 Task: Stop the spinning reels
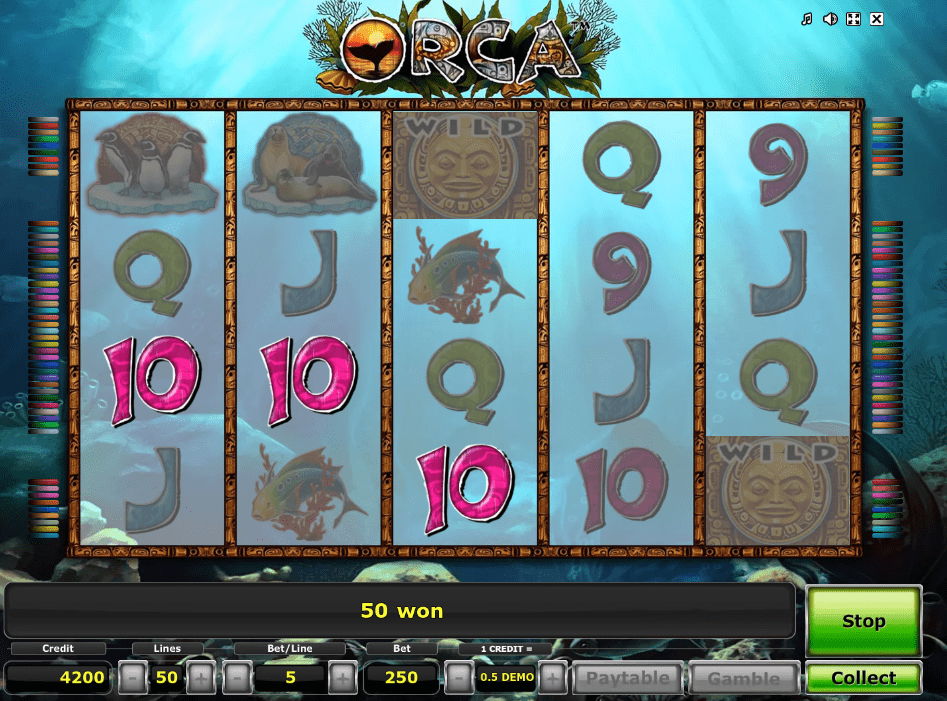[x=863, y=621]
